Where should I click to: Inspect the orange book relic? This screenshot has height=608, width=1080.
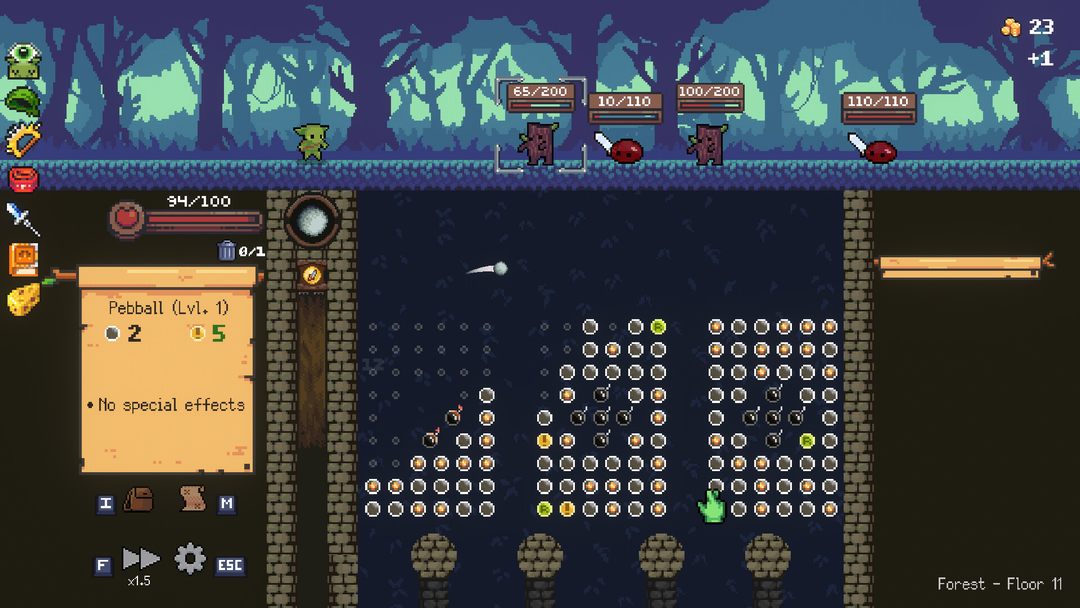click(23, 259)
